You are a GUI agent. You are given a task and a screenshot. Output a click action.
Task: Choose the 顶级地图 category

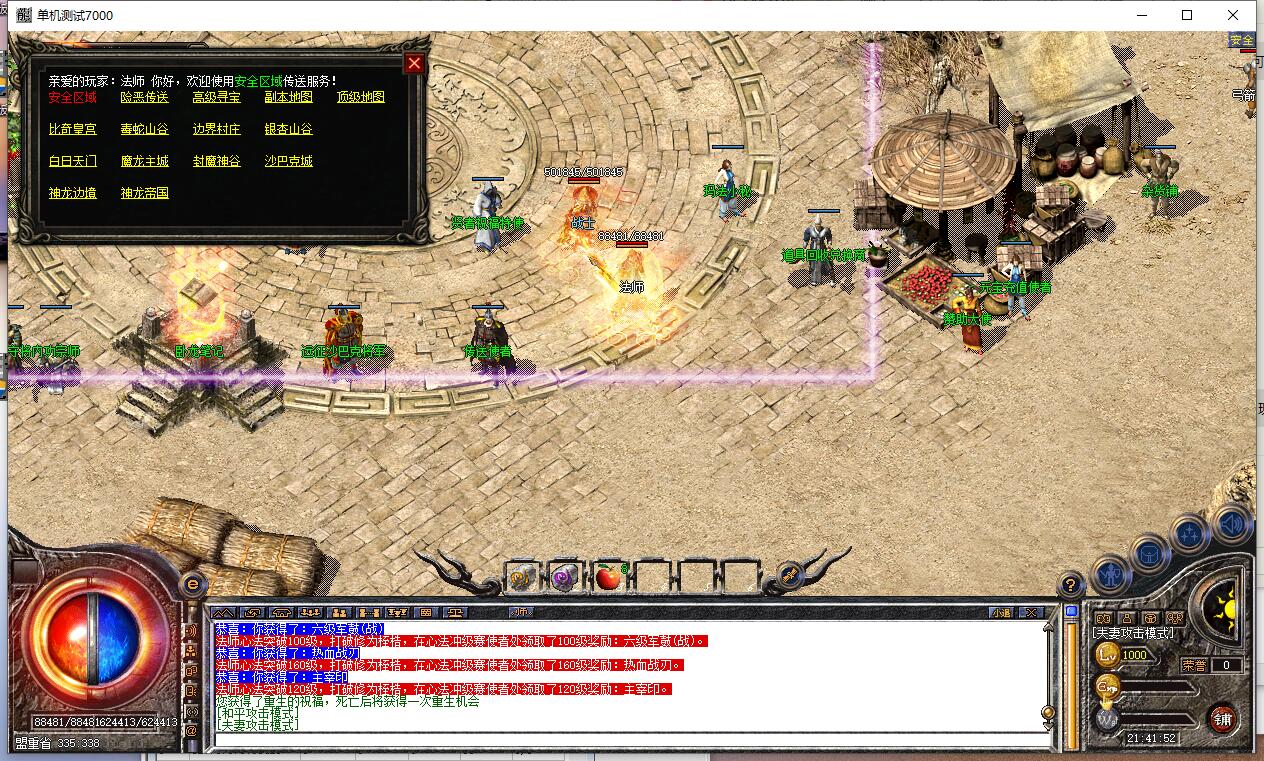(x=360, y=97)
